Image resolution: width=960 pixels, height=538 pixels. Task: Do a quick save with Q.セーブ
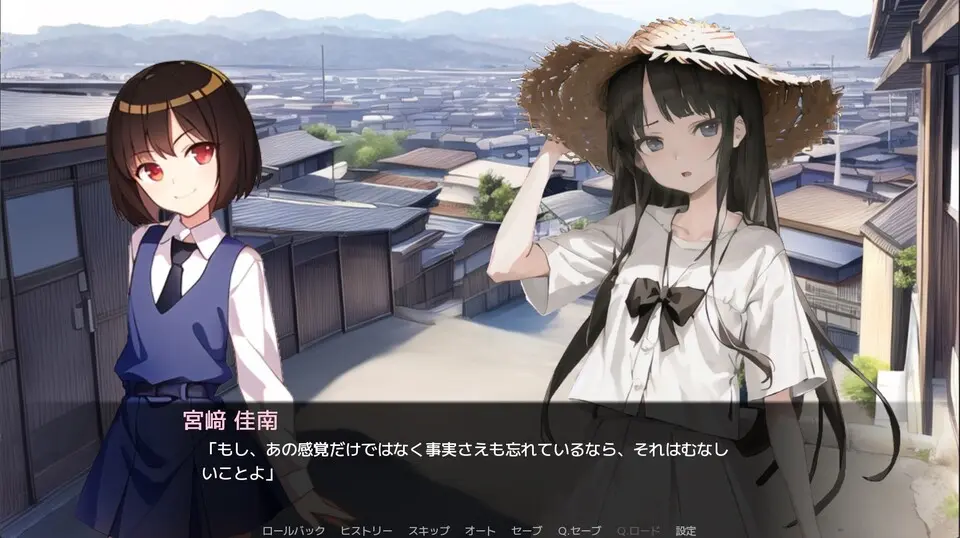[578, 530]
